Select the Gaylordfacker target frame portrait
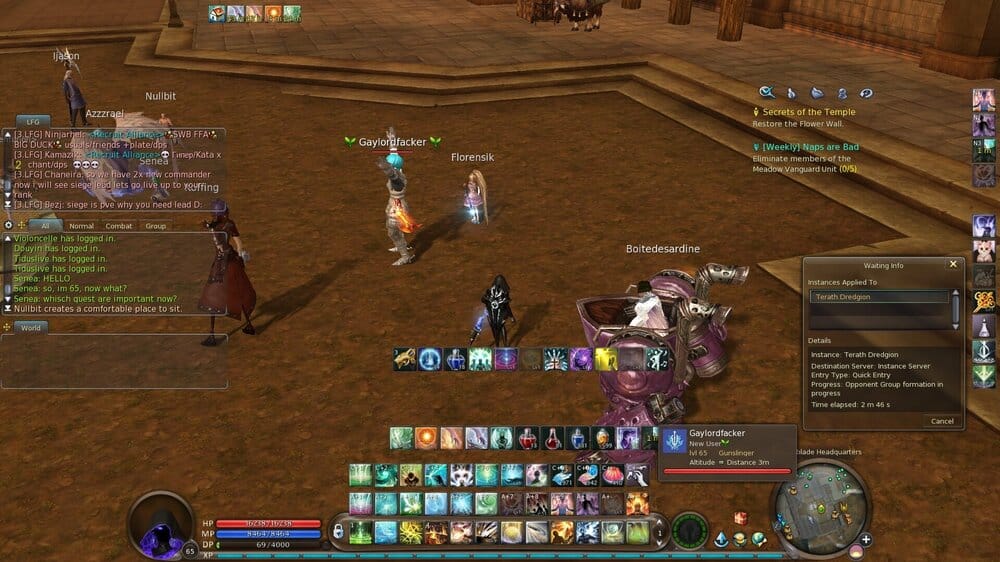Screen dimensions: 1000x562 pyautogui.click(x=675, y=443)
